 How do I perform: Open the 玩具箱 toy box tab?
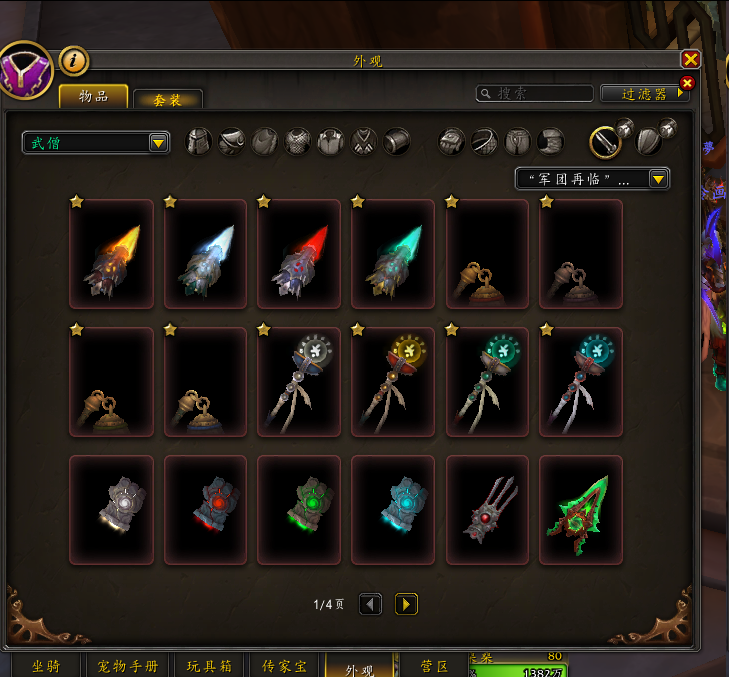[x=209, y=666]
